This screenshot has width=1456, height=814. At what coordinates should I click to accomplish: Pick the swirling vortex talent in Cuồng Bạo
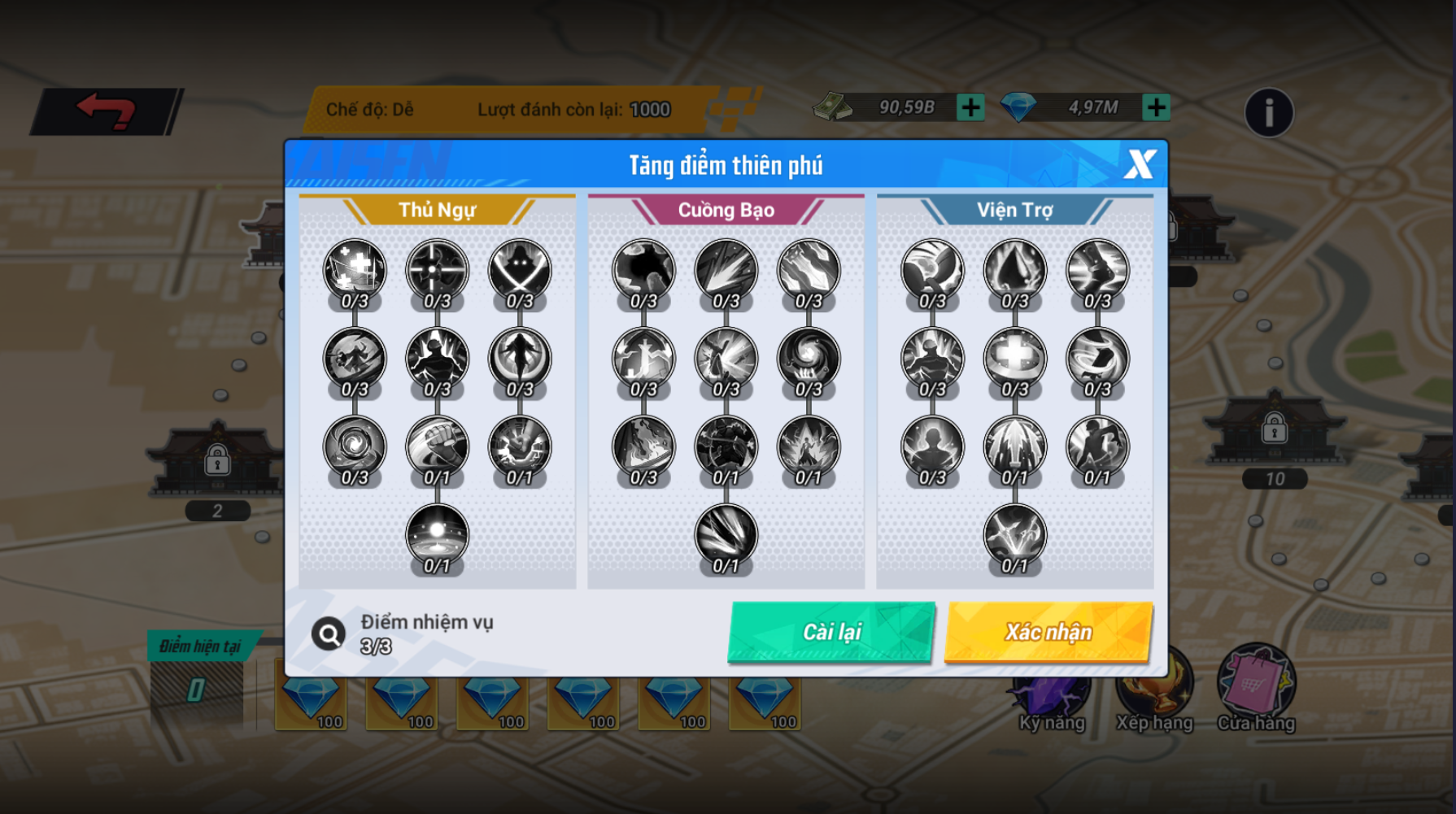(809, 358)
